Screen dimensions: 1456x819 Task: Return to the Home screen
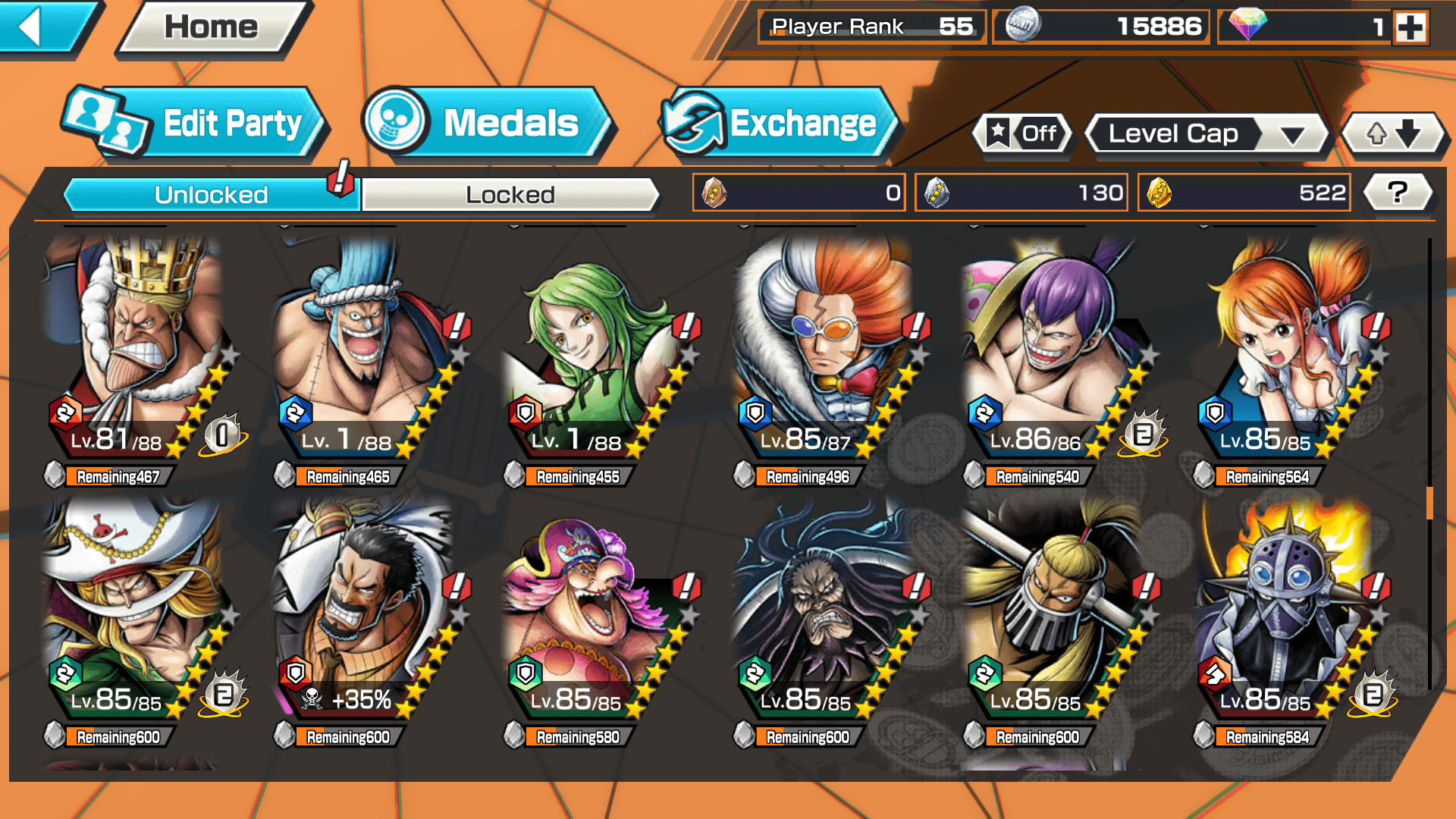pos(212,27)
